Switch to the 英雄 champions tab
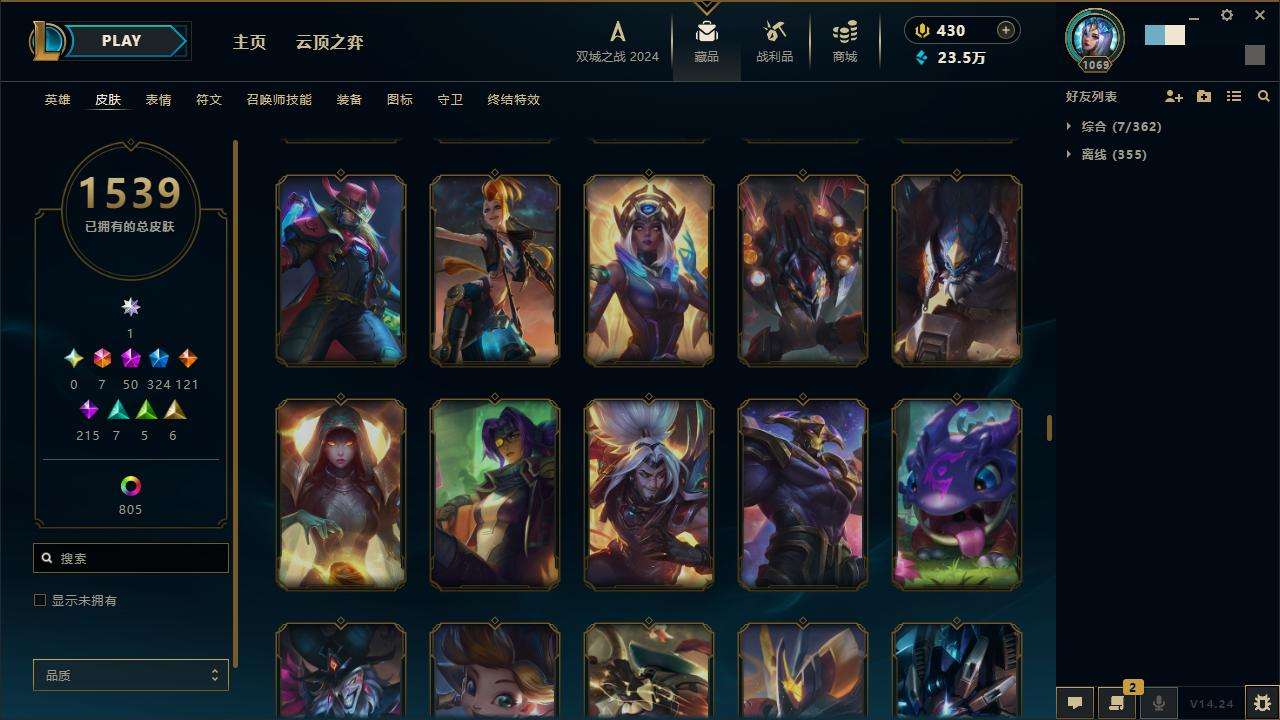Viewport: 1280px width, 720px height. point(57,100)
